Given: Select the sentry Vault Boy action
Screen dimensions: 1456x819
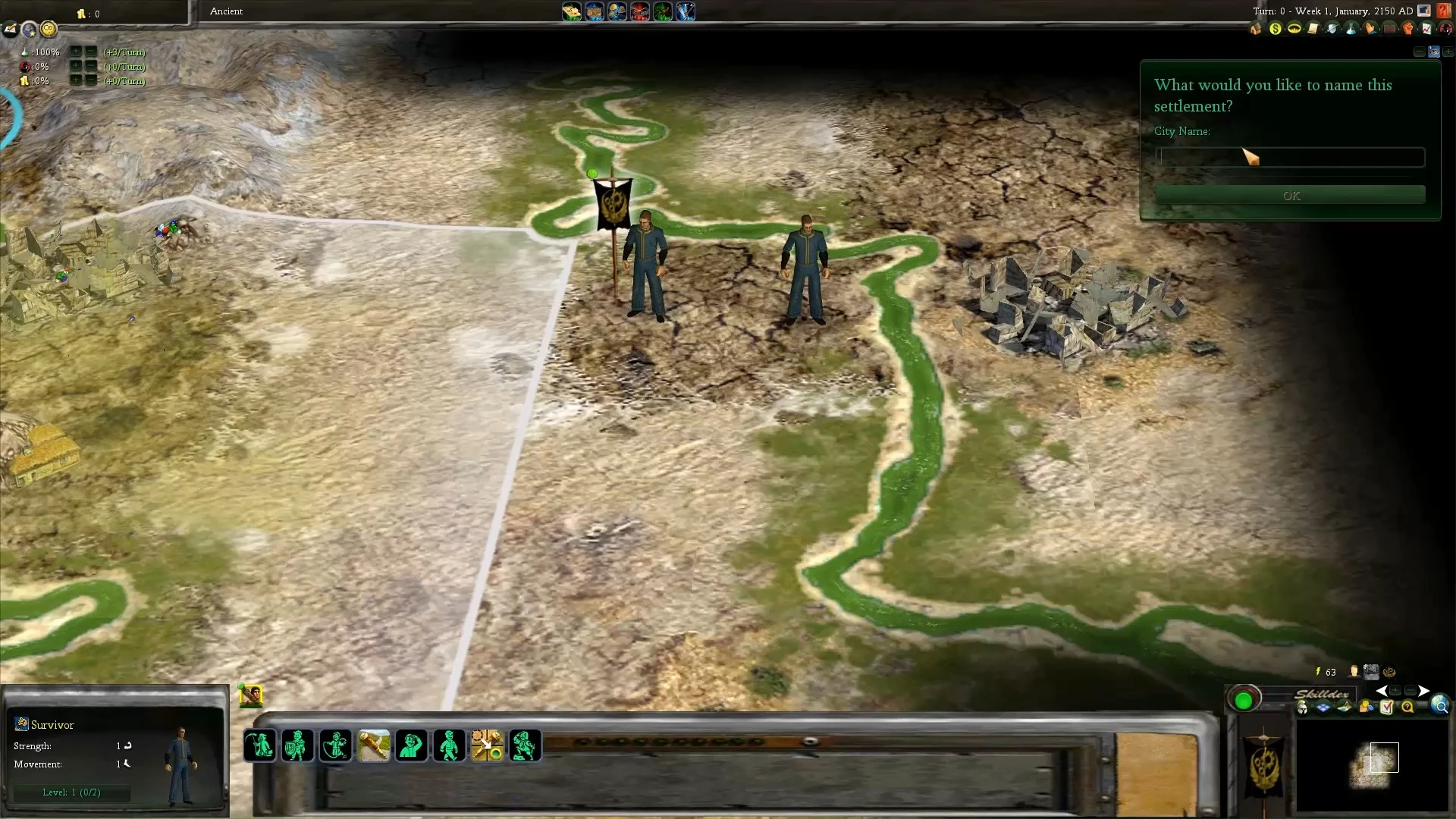Looking at the screenshot, I should pyautogui.click(x=412, y=745).
